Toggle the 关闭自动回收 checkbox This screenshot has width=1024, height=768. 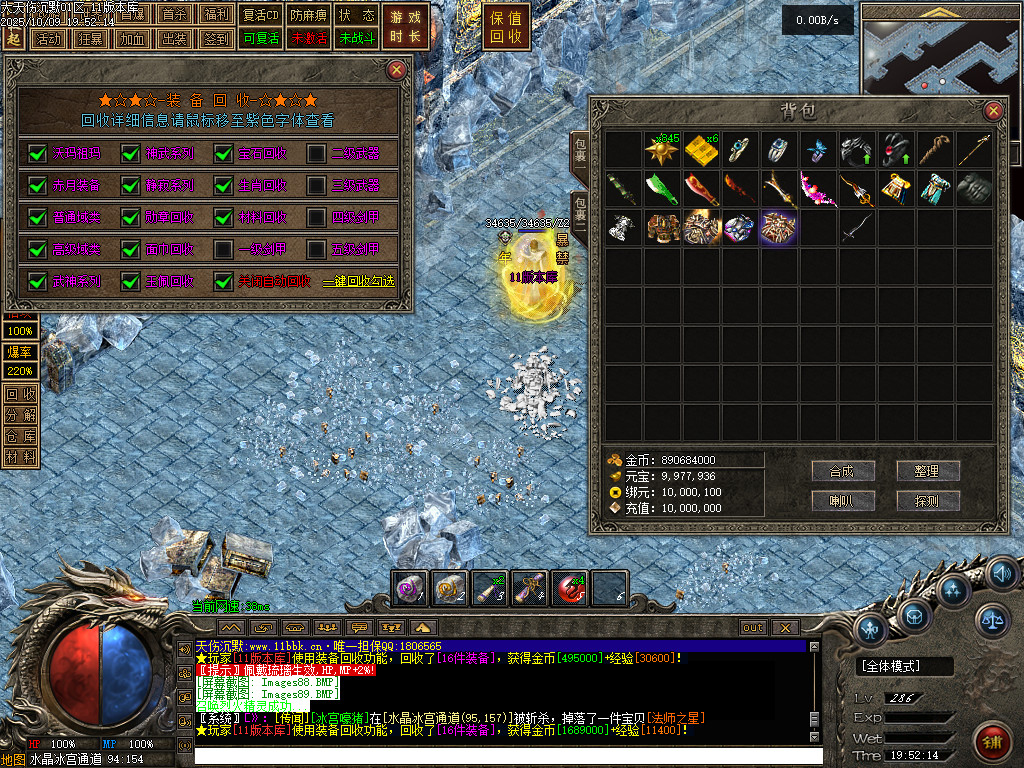tap(224, 281)
